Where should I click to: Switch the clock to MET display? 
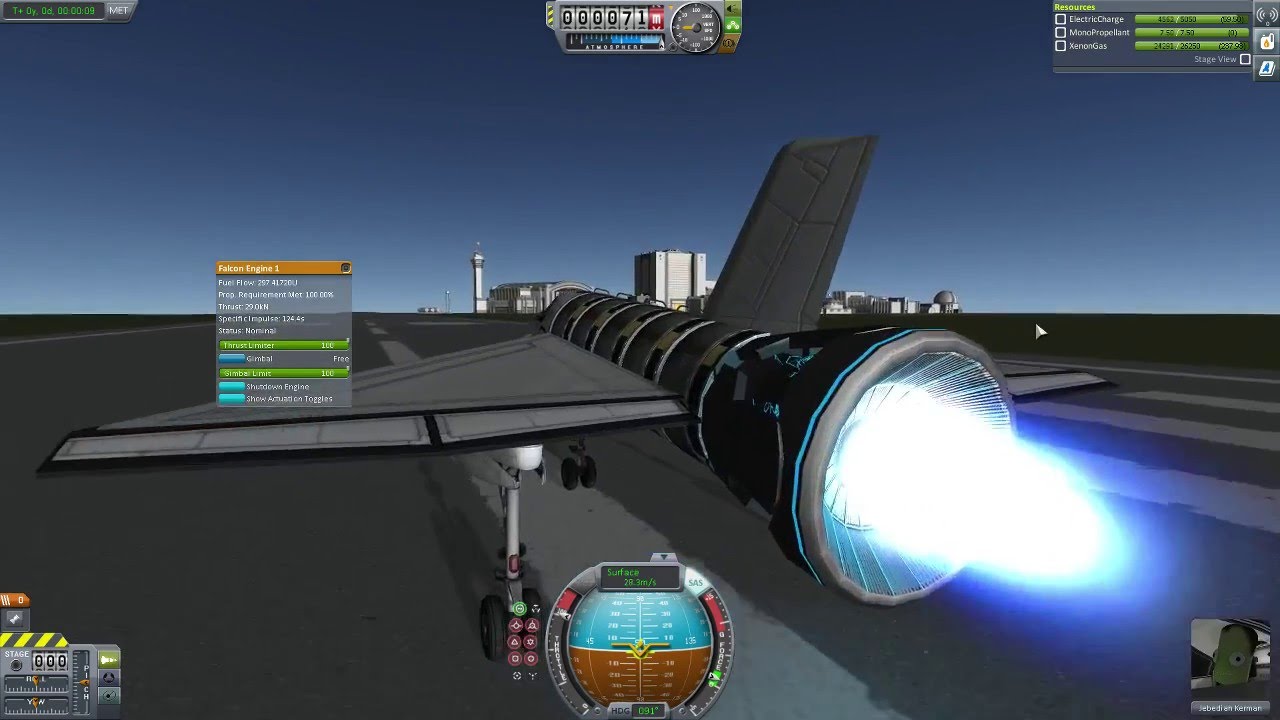(x=118, y=10)
